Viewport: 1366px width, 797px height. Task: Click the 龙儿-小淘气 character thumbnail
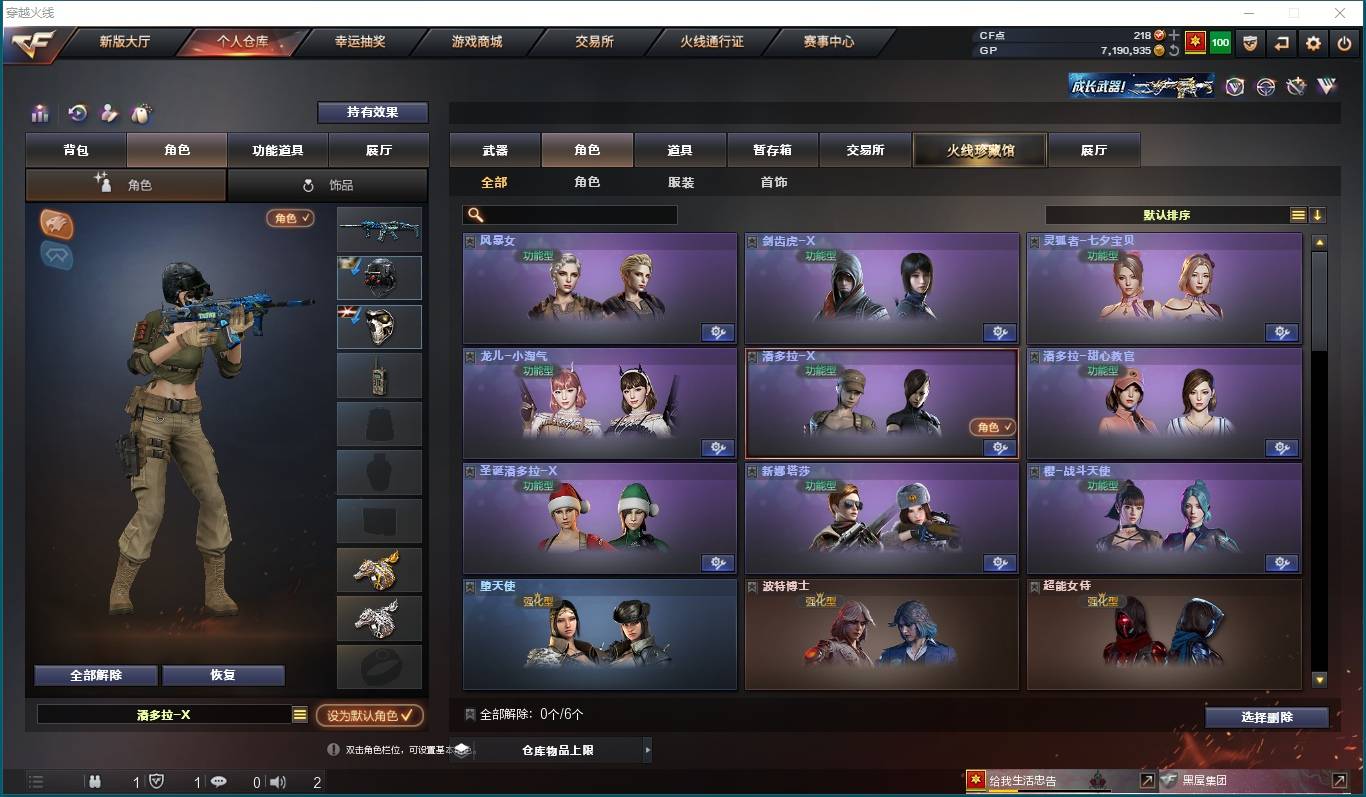click(x=599, y=403)
